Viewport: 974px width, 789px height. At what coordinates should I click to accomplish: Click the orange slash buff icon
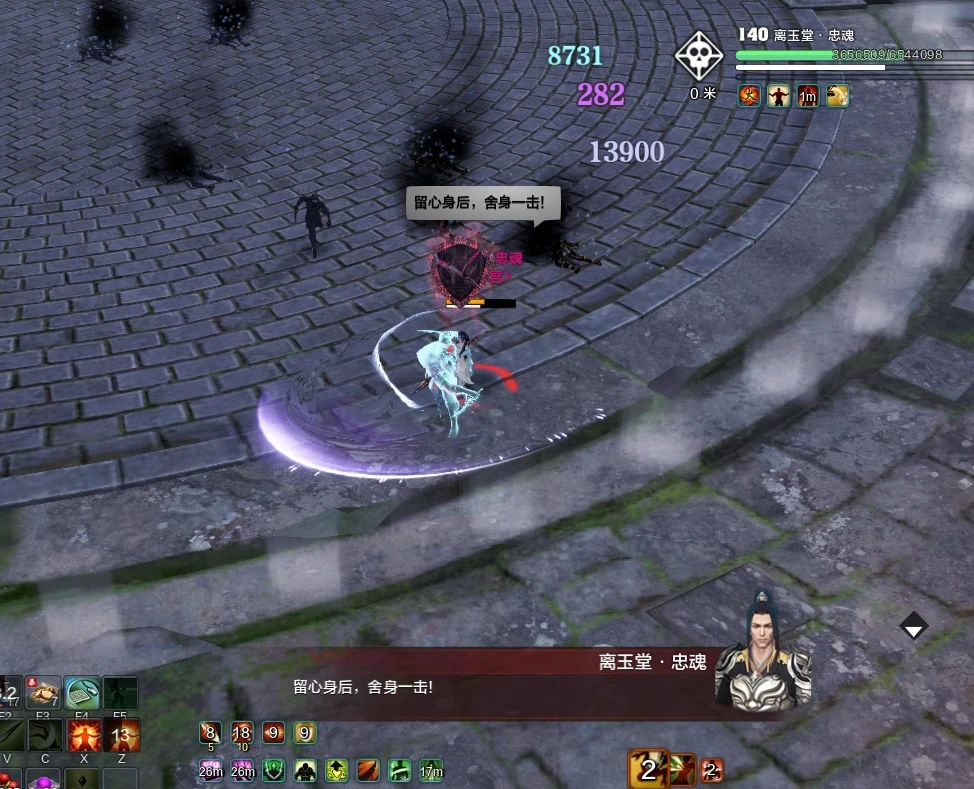pyautogui.click(x=368, y=770)
